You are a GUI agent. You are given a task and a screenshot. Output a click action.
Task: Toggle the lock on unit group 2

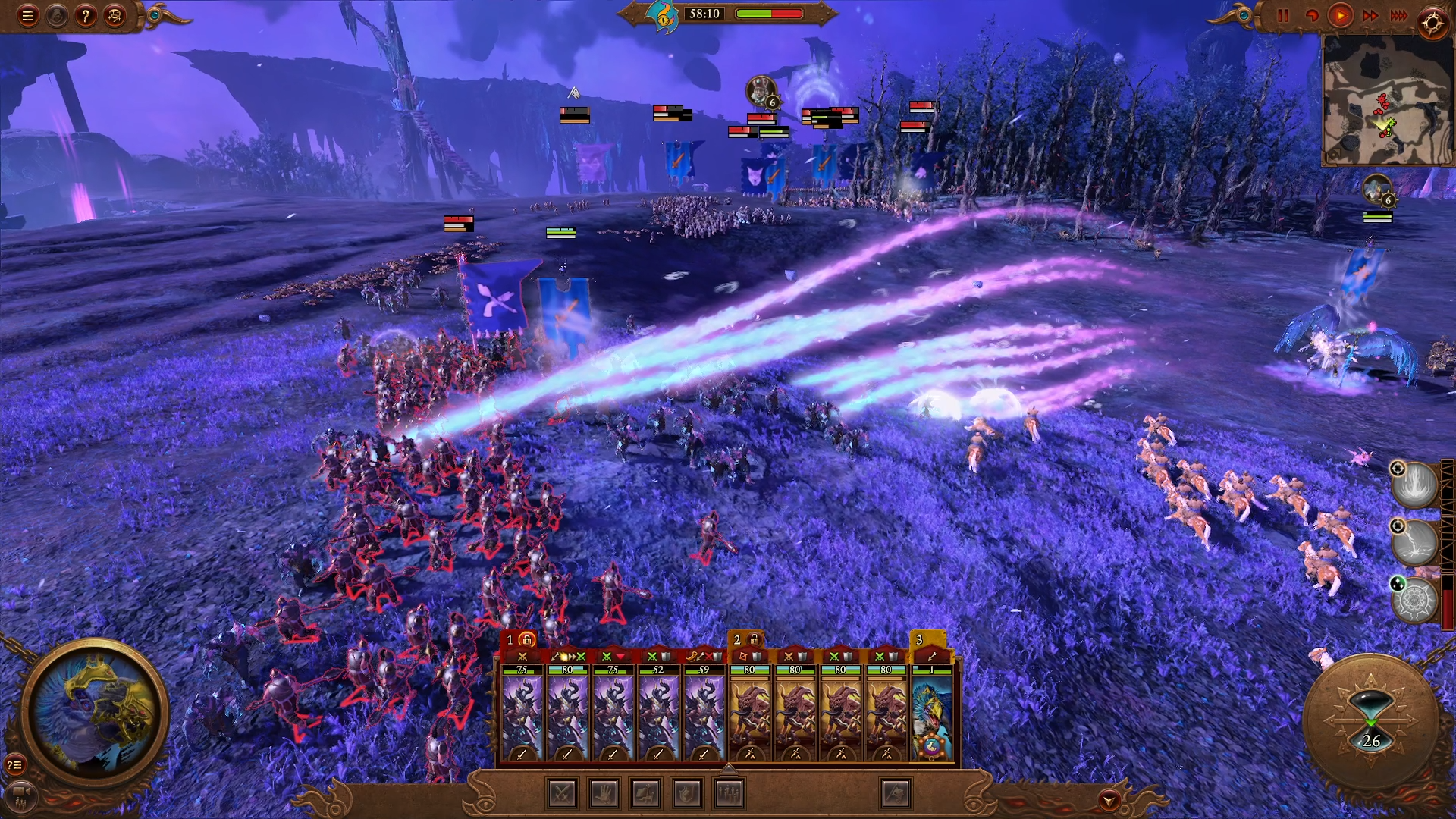[753, 641]
